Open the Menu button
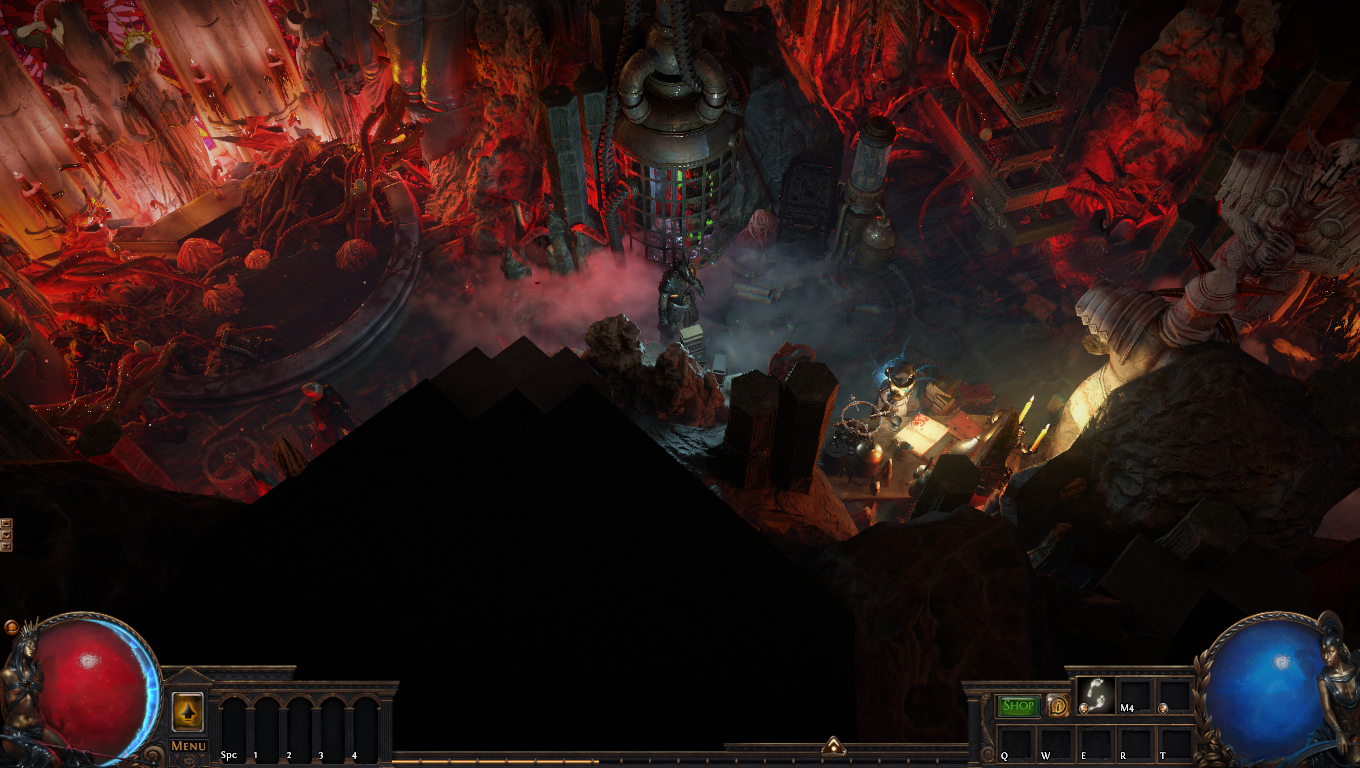 188,746
